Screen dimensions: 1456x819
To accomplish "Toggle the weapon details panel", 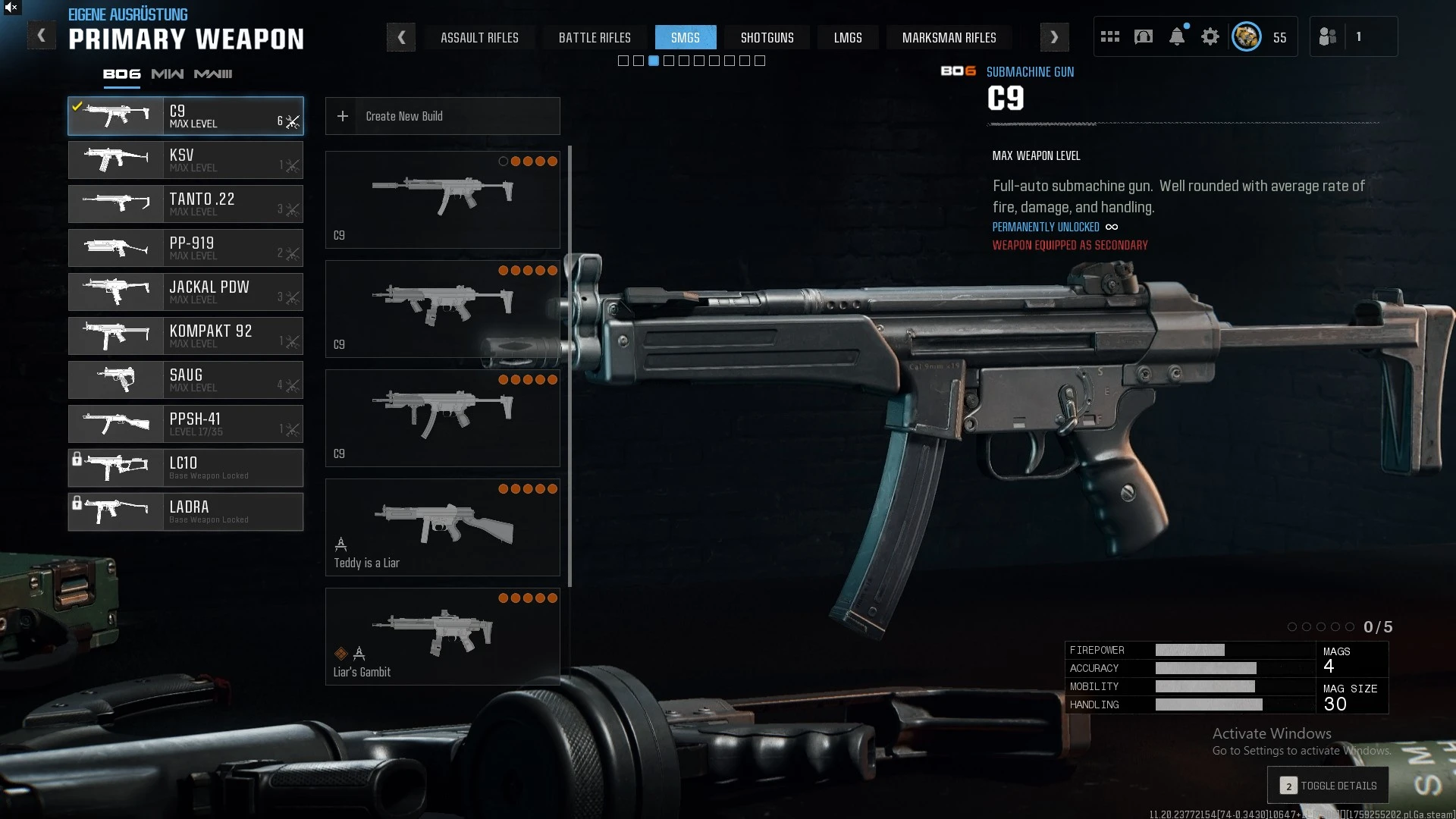I will tap(1328, 786).
